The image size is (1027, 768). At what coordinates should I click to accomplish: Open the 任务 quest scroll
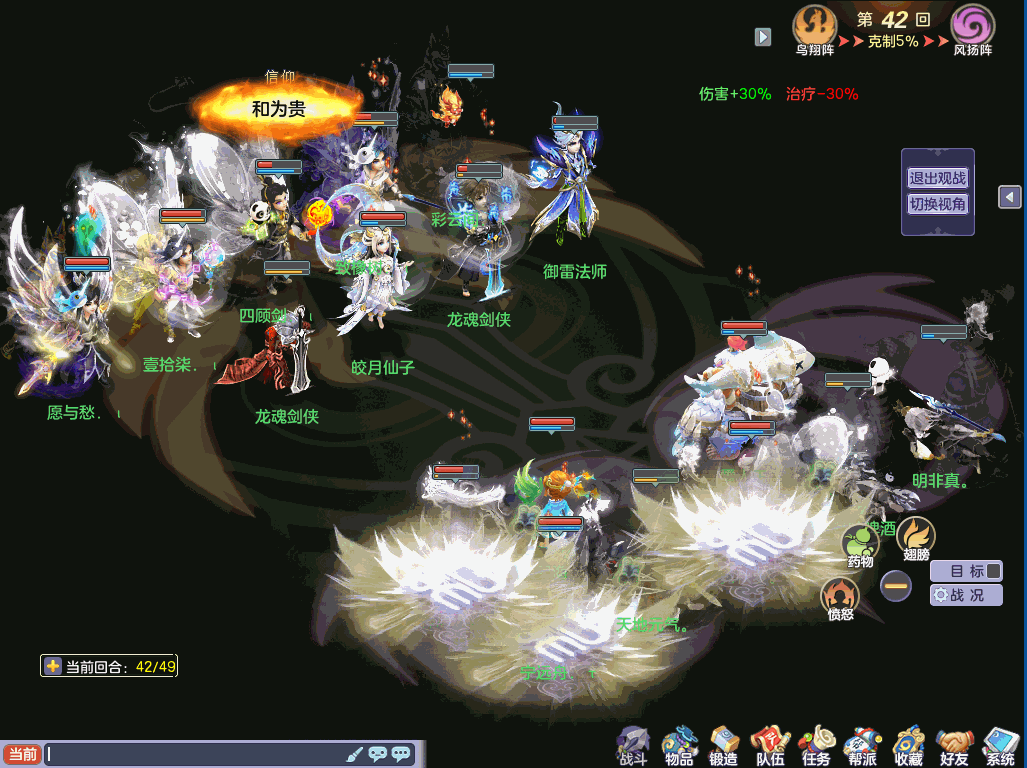[816, 745]
